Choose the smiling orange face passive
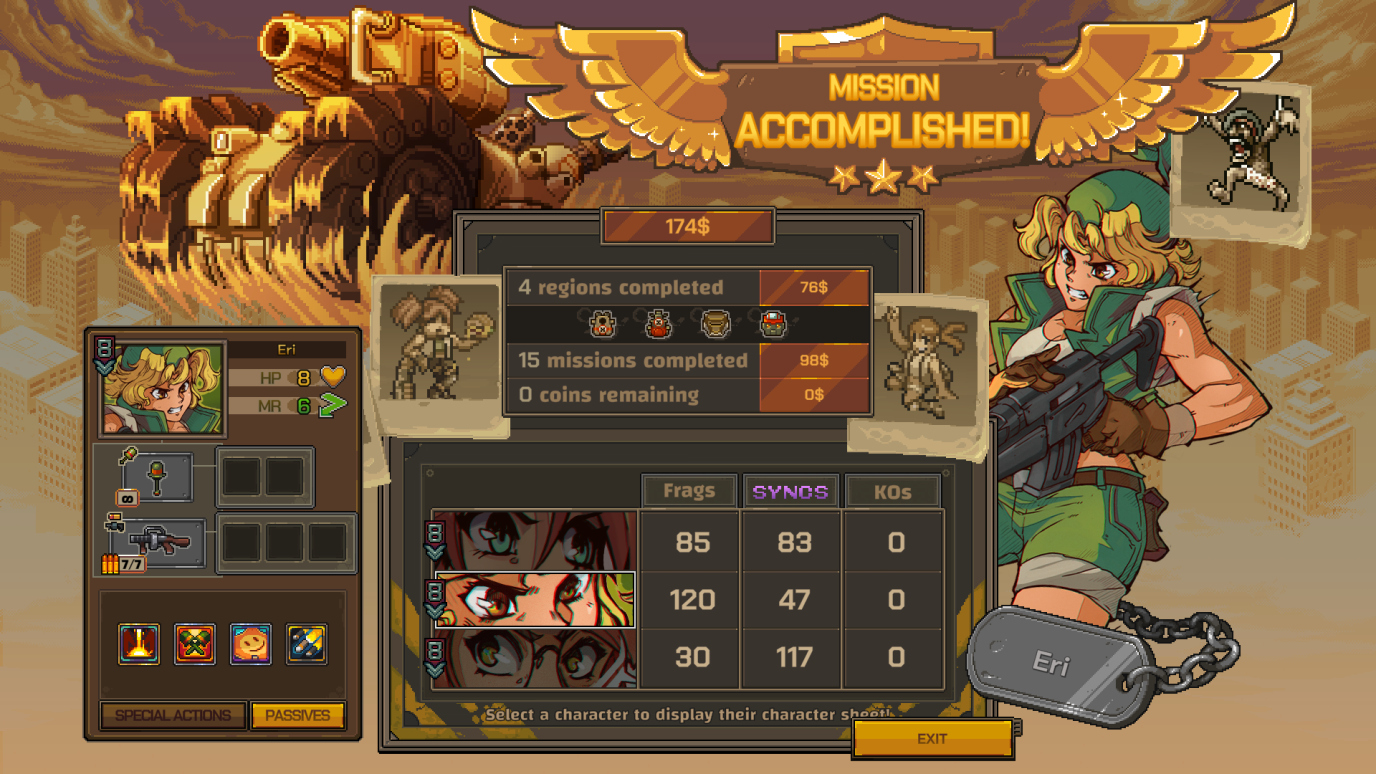 click(250, 644)
